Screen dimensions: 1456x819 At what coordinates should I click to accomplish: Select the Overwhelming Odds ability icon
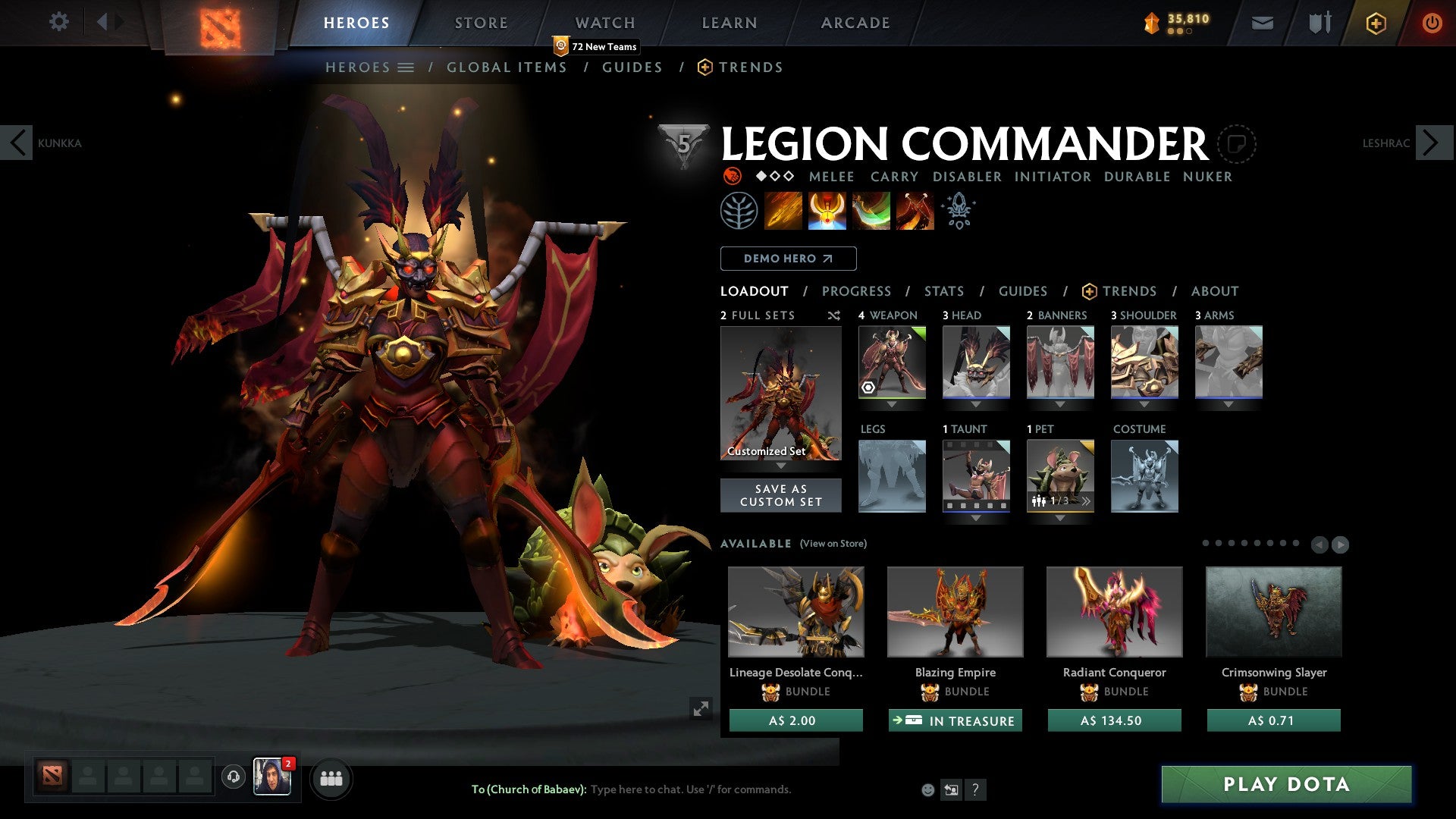pyautogui.click(x=784, y=210)
